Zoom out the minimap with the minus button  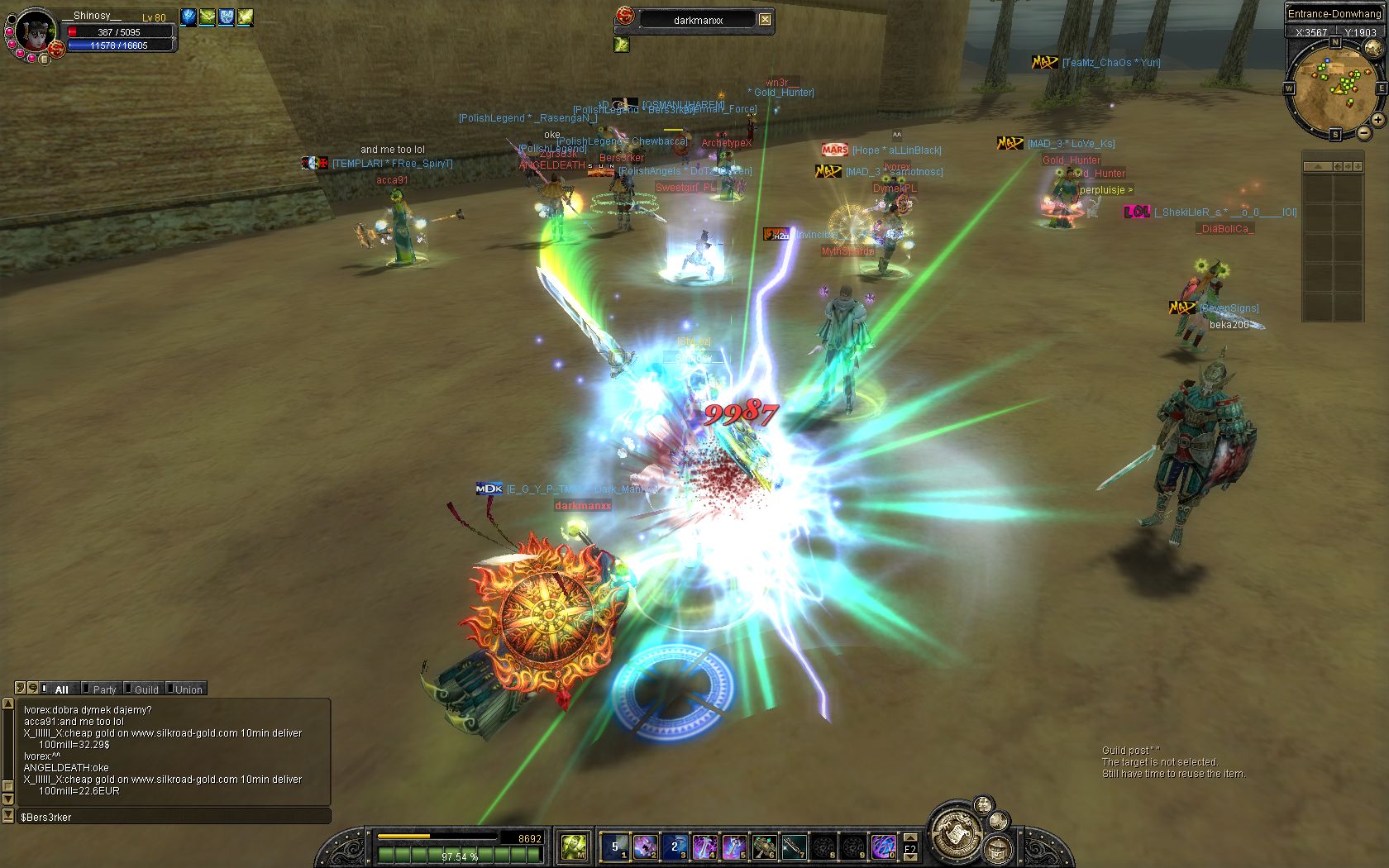coord(1363,132)
